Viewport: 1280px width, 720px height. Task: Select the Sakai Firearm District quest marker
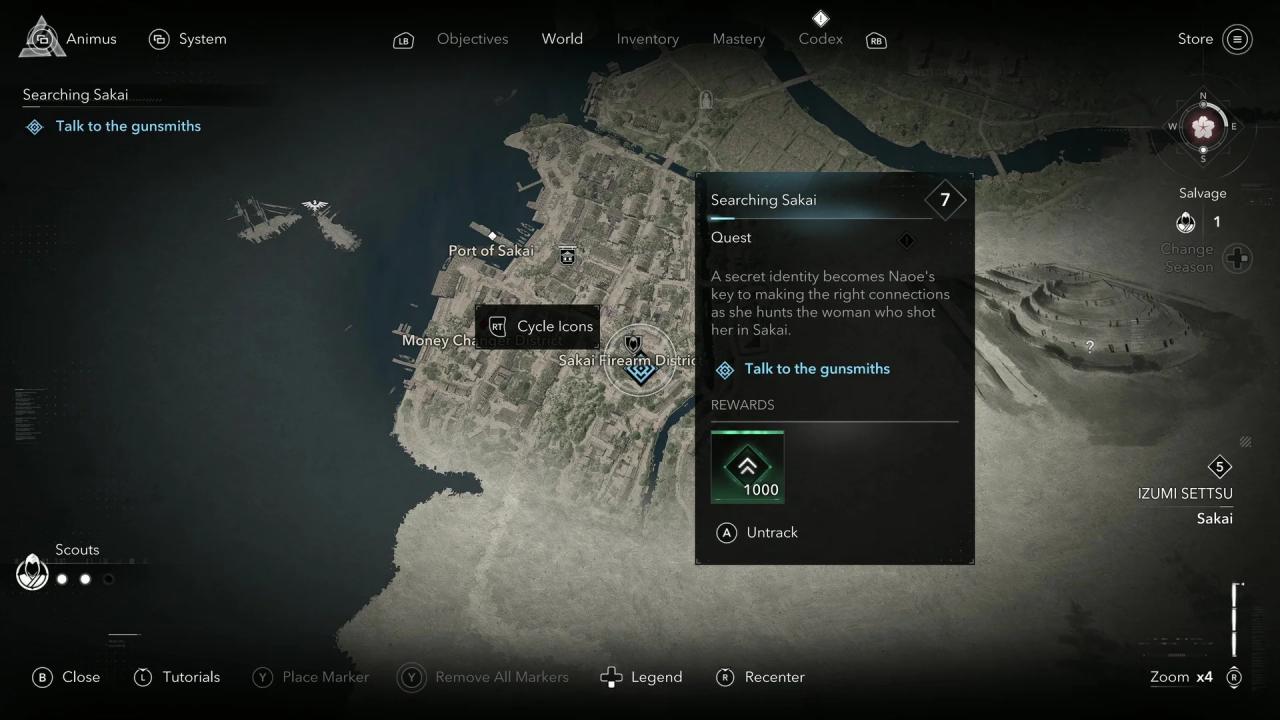click(640, 370)
